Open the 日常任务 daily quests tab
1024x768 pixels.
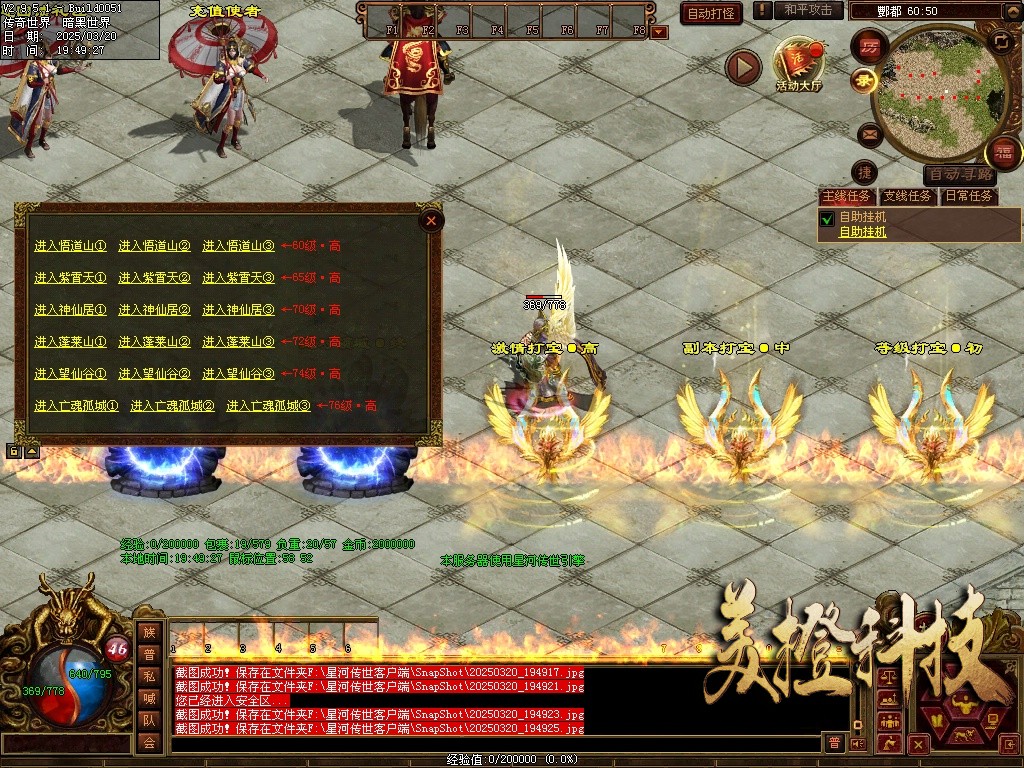point(969,197)
